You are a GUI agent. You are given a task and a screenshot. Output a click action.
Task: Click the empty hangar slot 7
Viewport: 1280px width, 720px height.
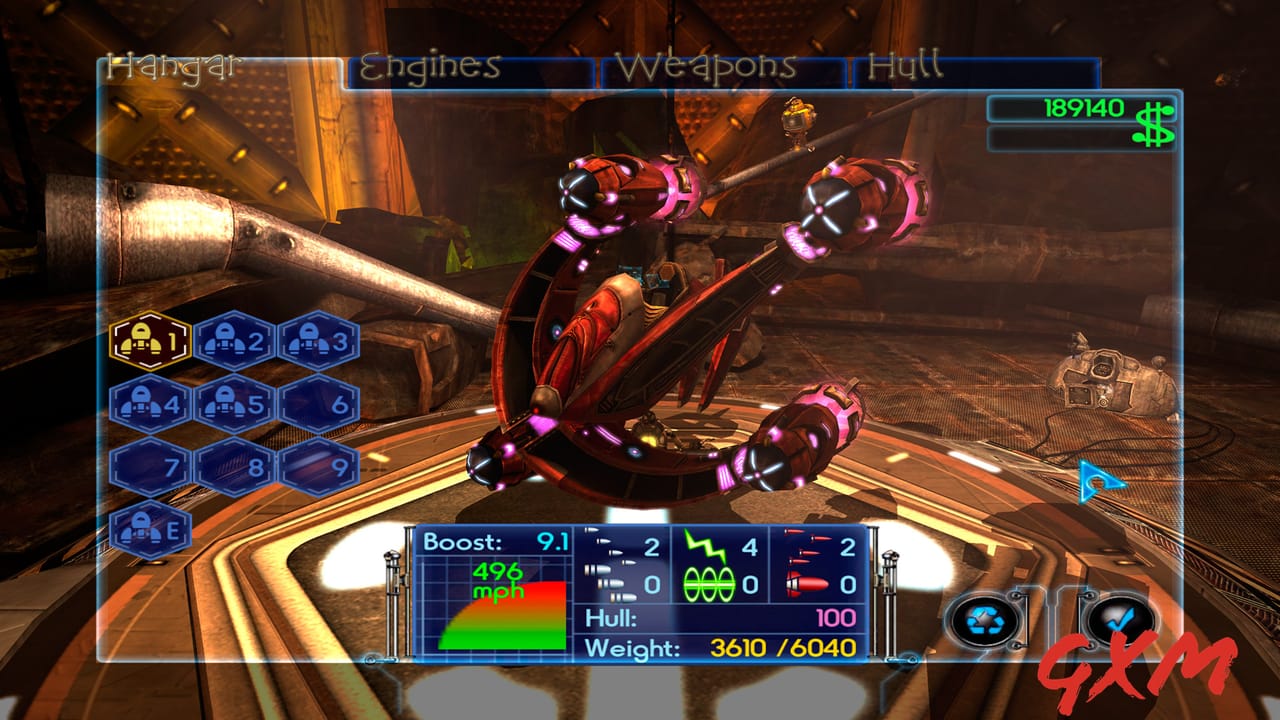pos(147,466)
